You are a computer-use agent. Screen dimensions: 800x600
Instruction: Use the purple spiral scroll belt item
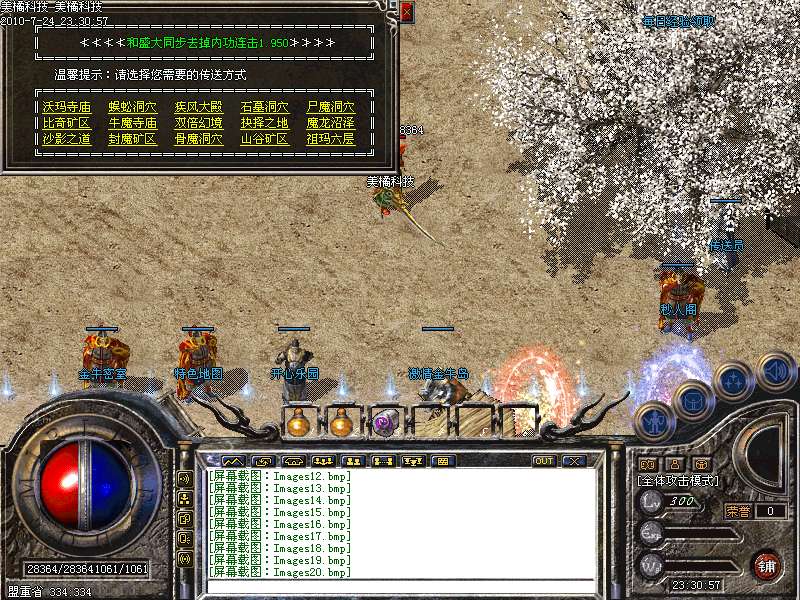click(x=384, y=423)
